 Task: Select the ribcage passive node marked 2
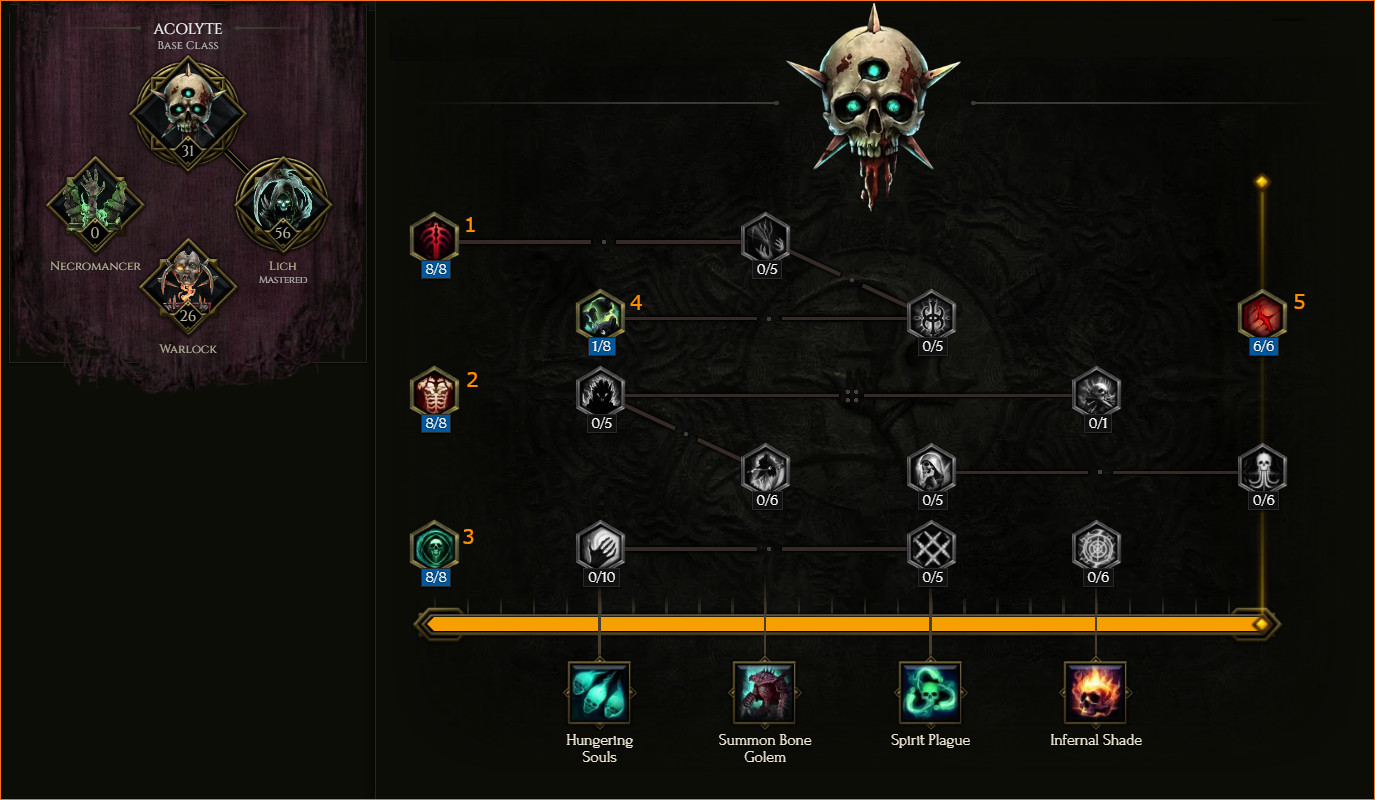point(434,392)
